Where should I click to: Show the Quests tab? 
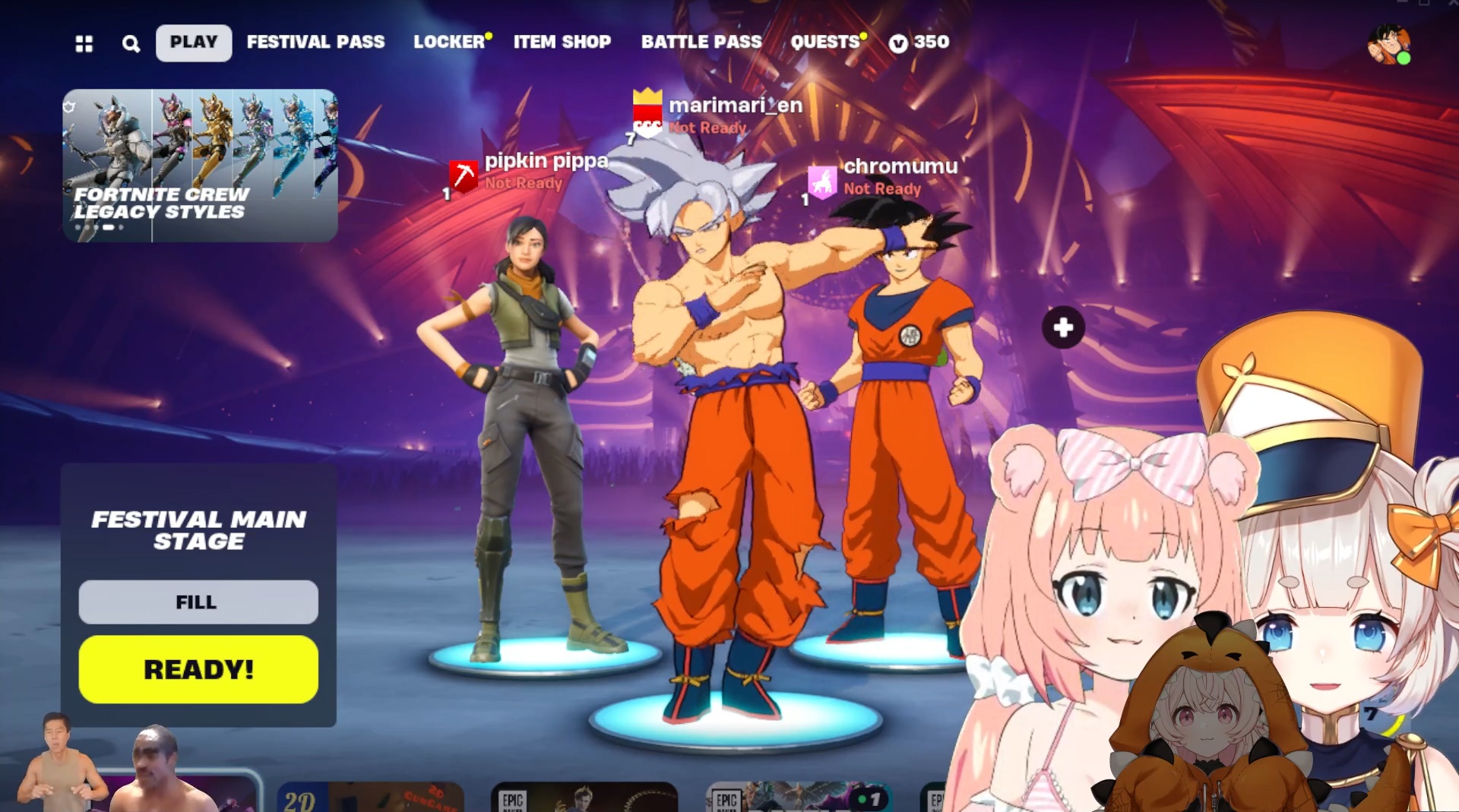[824, 43]
